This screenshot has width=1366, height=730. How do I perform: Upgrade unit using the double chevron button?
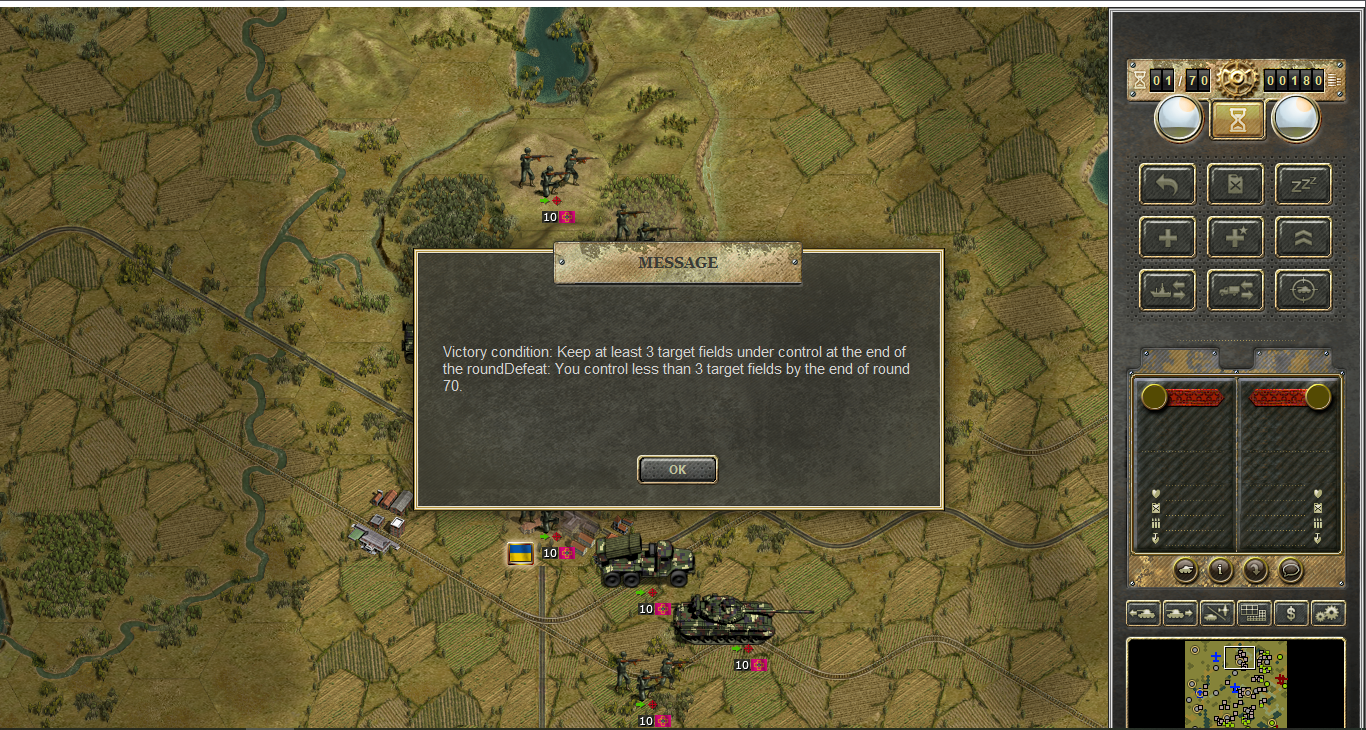1303,238
